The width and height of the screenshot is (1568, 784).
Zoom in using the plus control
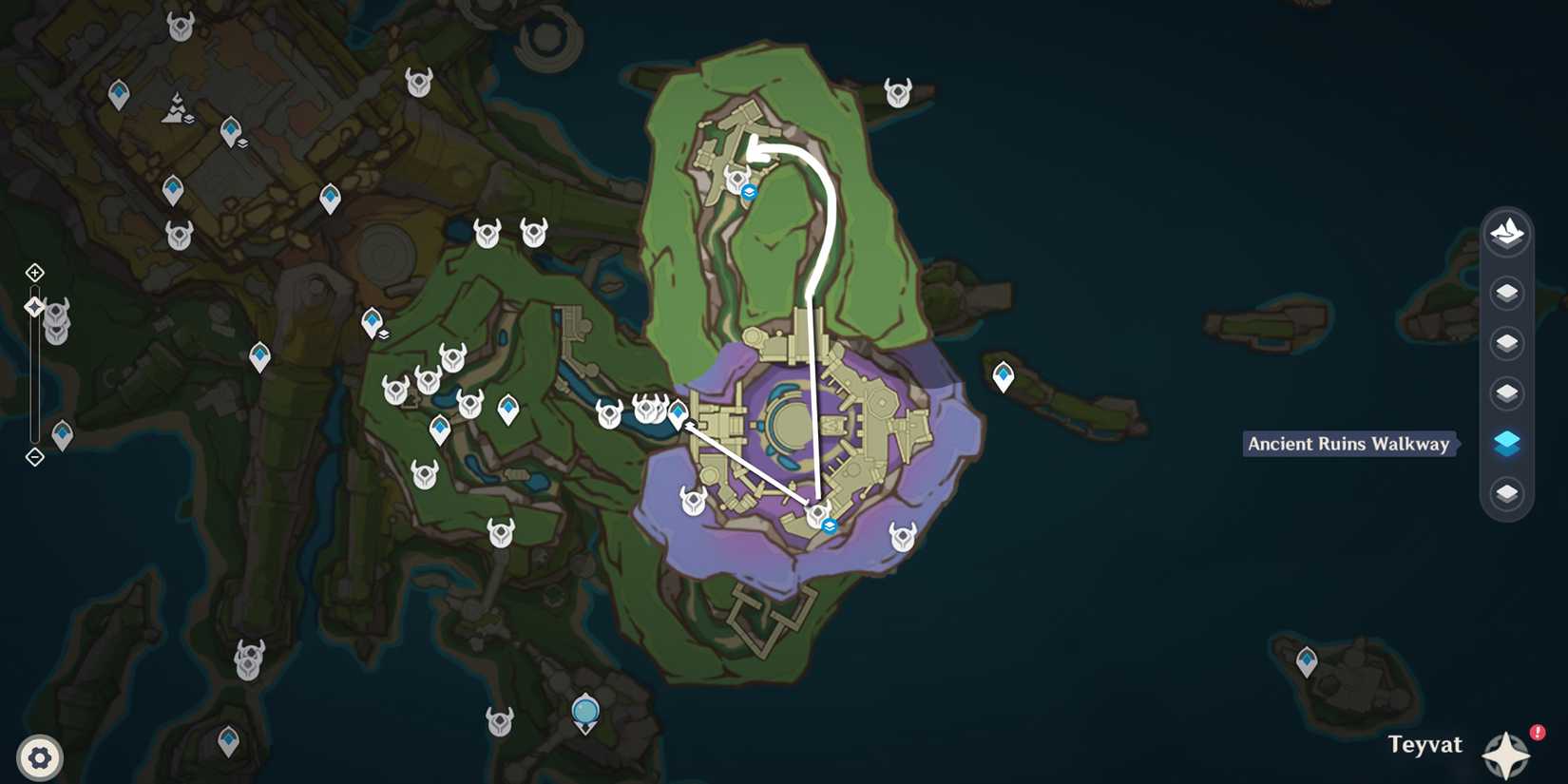point(34,273)
